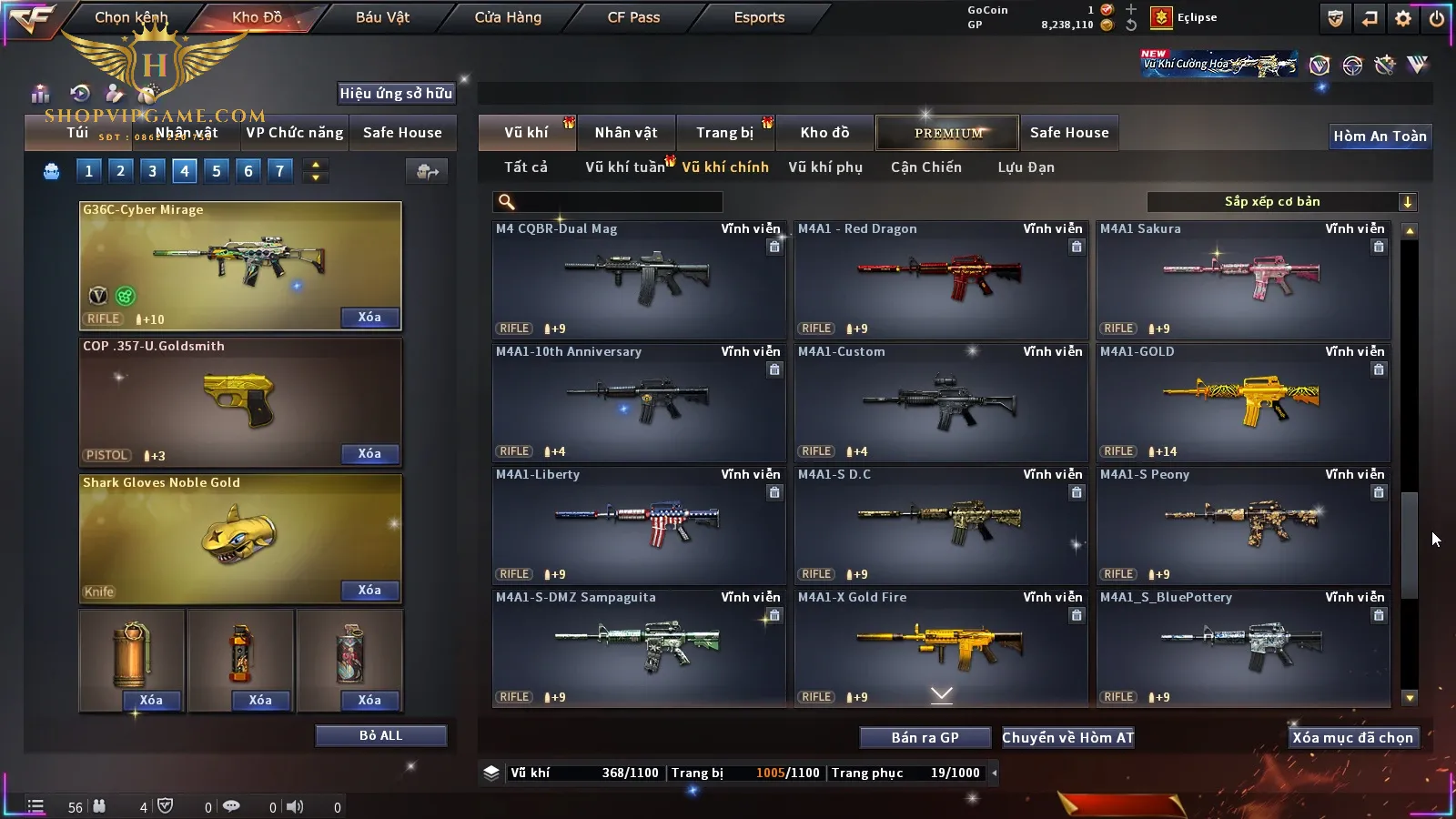
Task: Open the gear settings icon
Action: pos(1403,18)
